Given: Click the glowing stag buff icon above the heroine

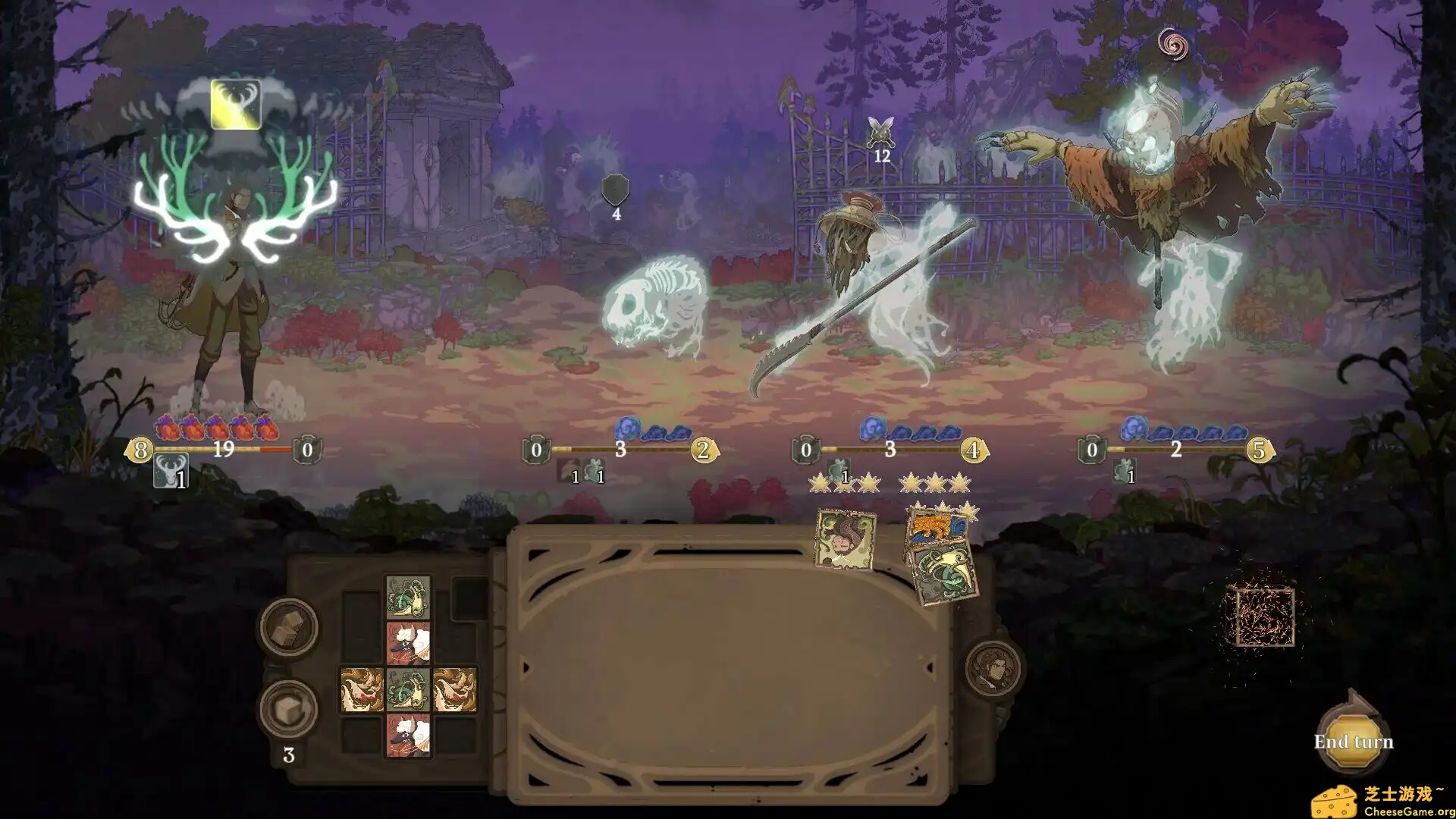Looking at the screenshot, I should point(236,104).
